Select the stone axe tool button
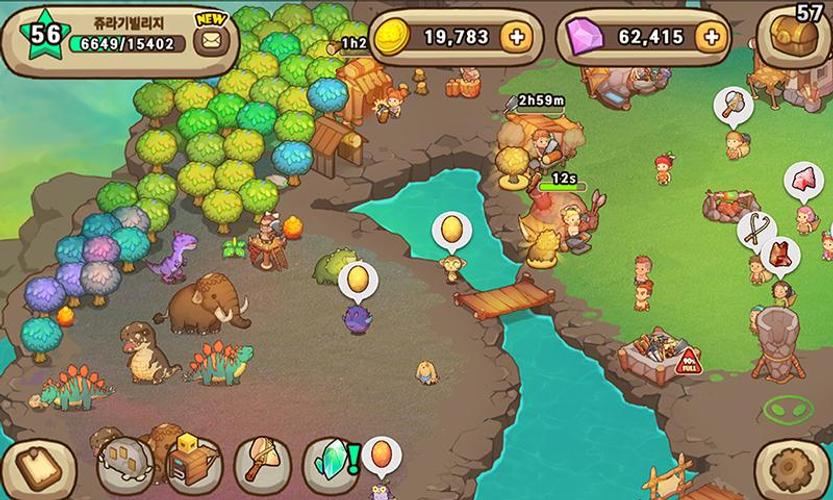This screenshot has width=833, height=500. (262, 463)
